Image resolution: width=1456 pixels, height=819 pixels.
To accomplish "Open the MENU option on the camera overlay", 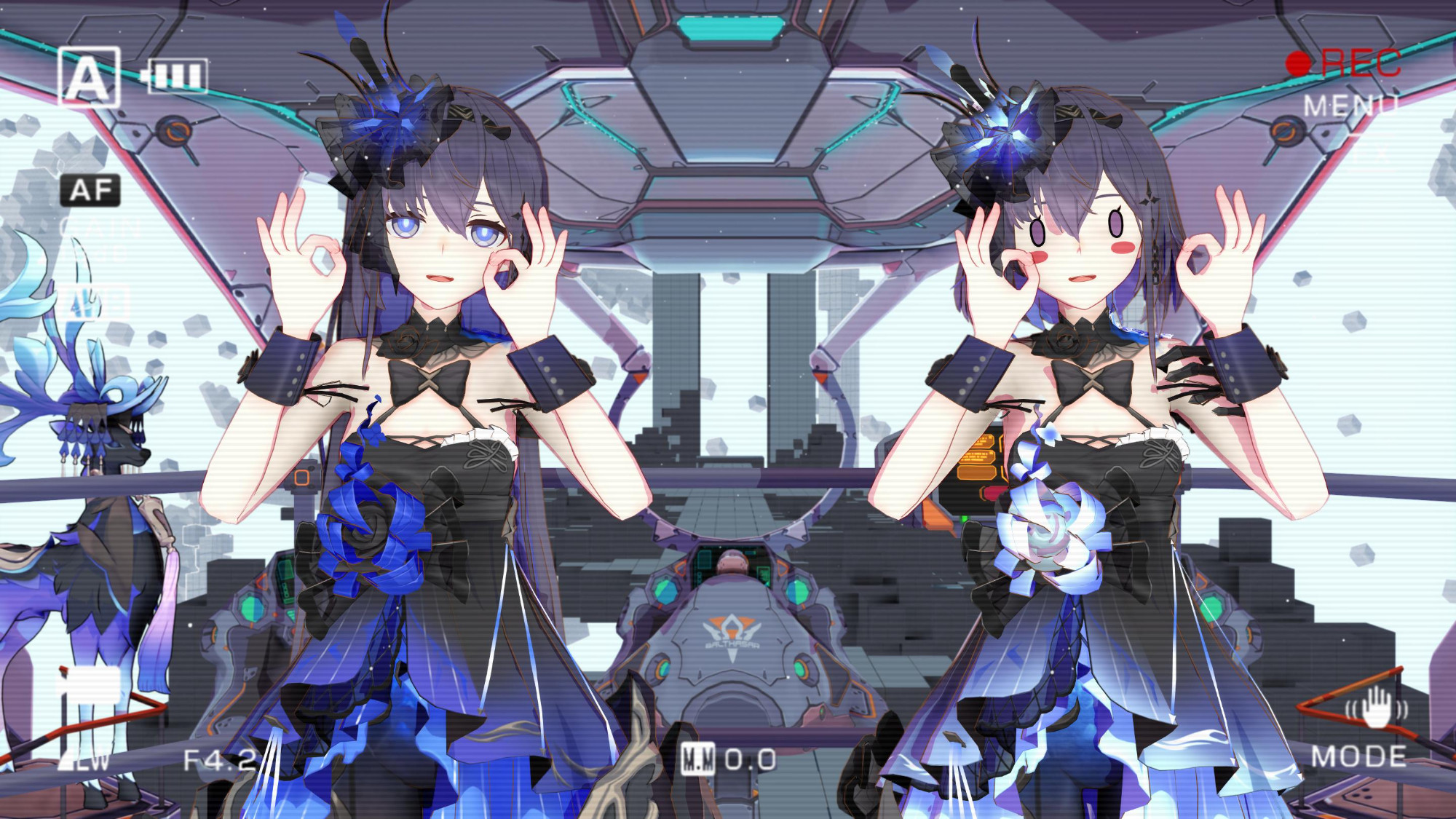I will (x=1350, y=106).
